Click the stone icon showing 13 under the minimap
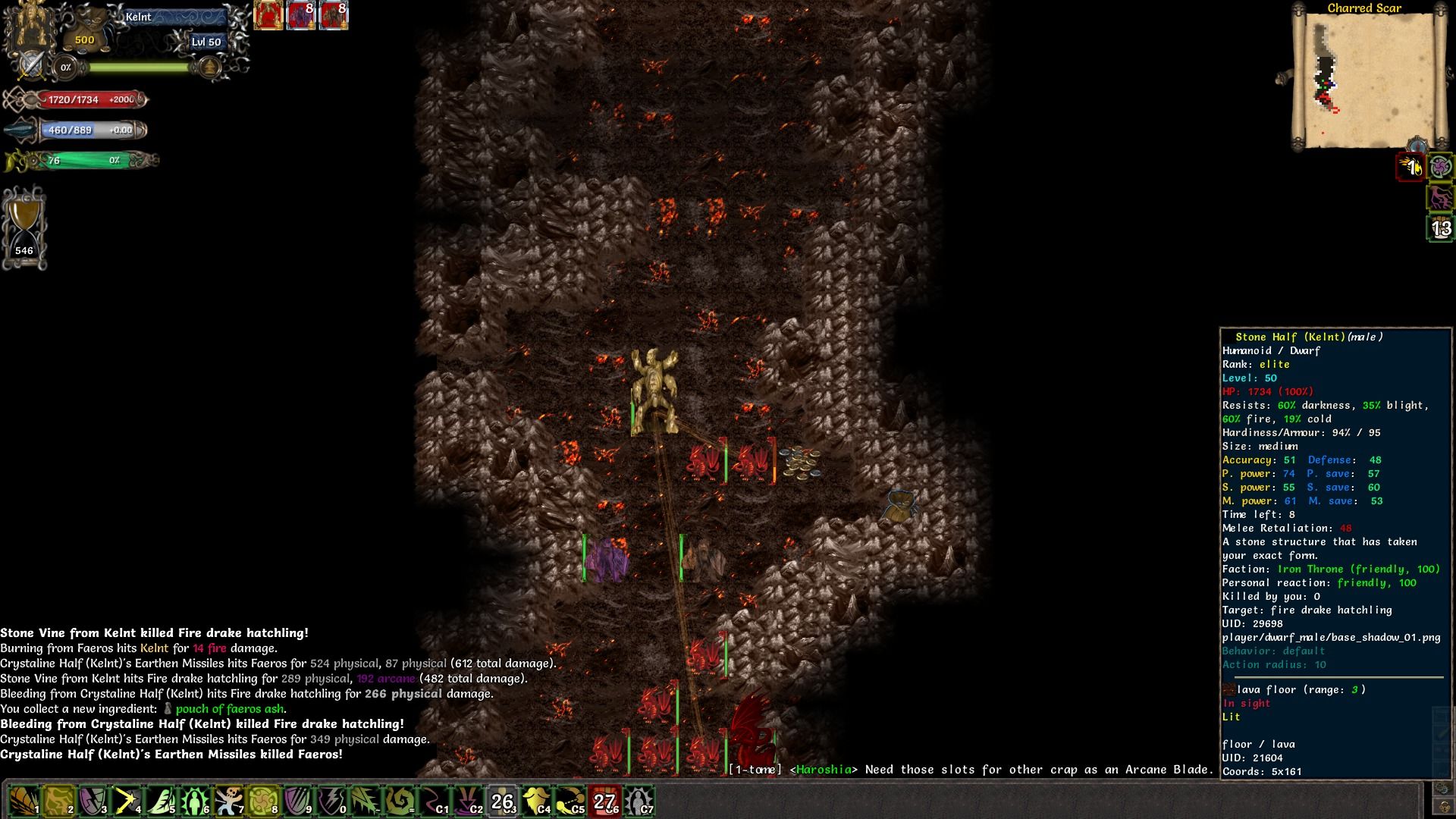This screenshot has height=819, width=1456. [1442, 226]
